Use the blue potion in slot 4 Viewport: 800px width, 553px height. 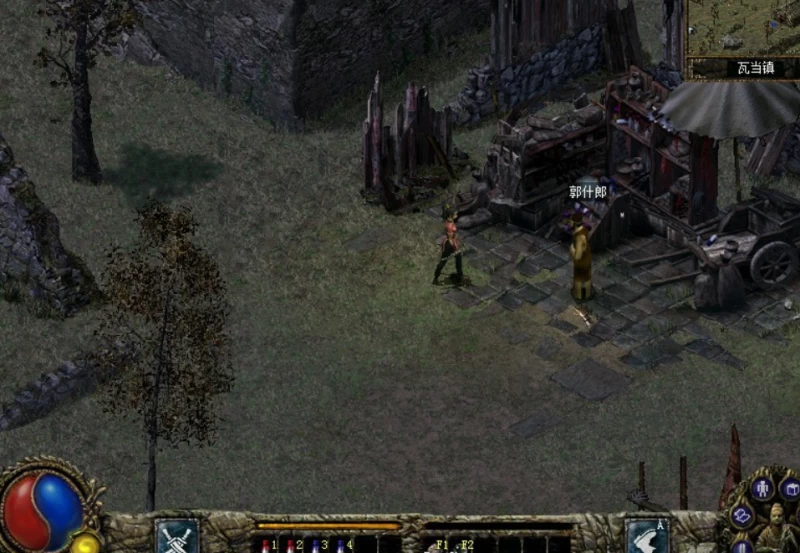pos(342,546)
